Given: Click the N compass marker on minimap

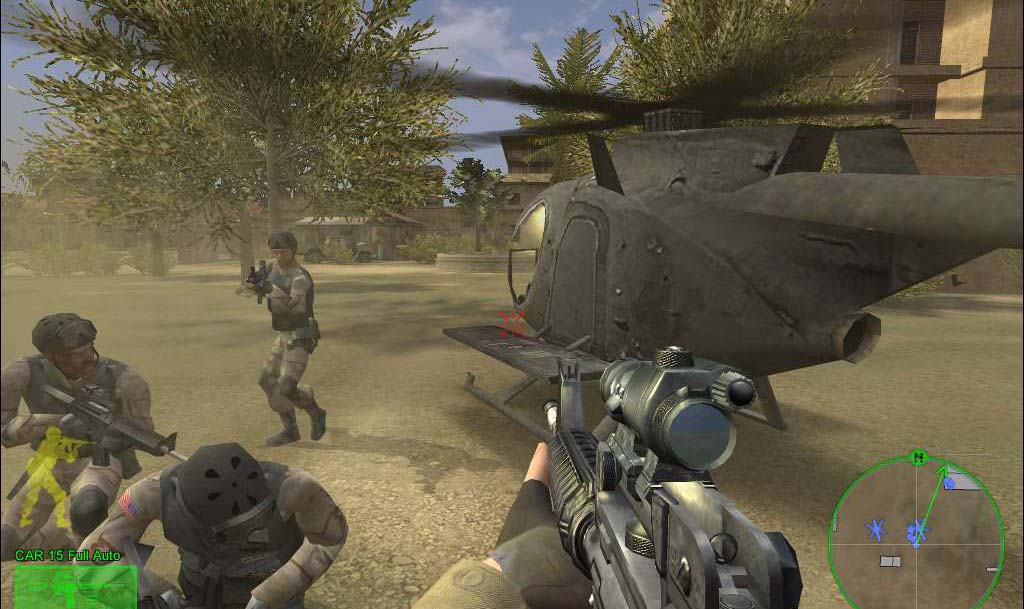Looking at the screenshot, I should (x=917, y=457).
